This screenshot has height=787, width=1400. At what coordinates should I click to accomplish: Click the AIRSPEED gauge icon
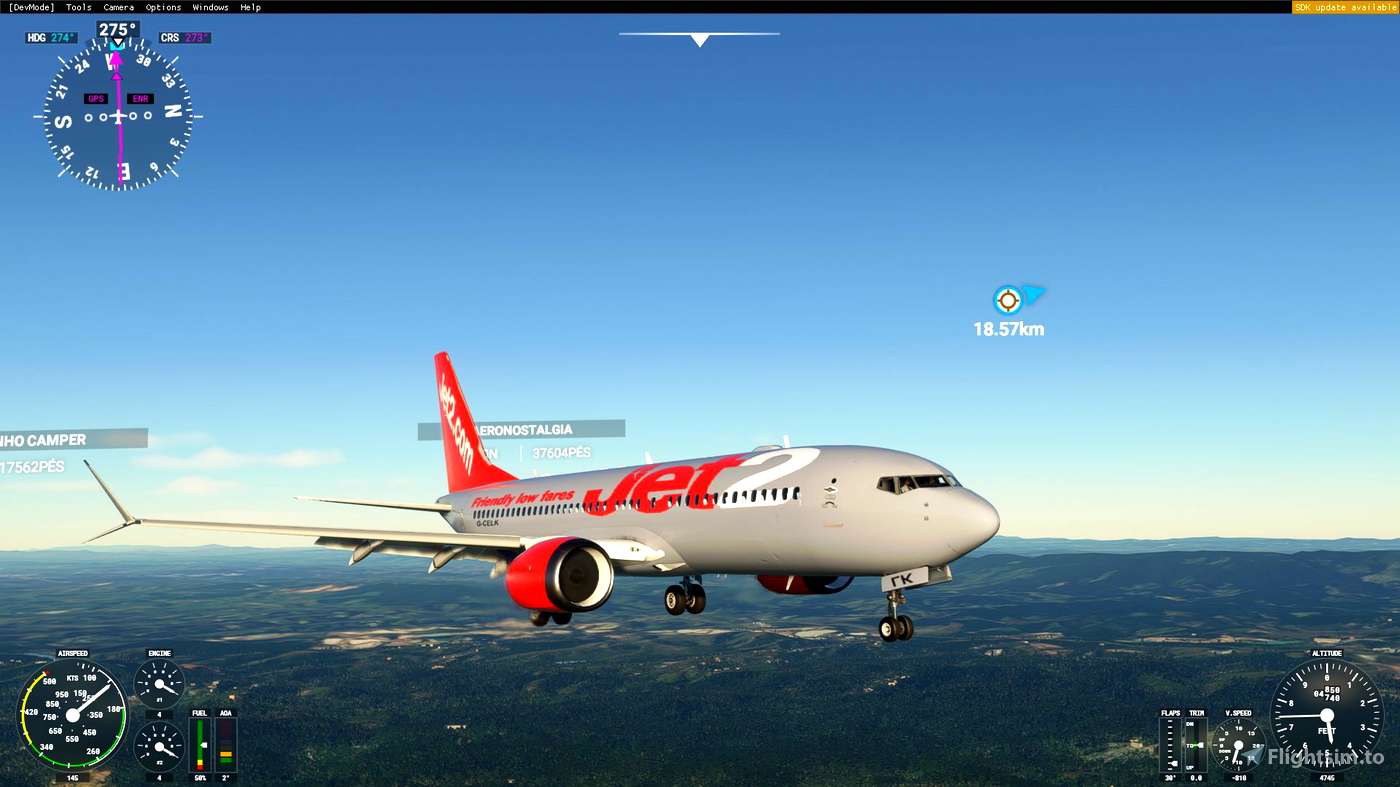pos(71,715)
